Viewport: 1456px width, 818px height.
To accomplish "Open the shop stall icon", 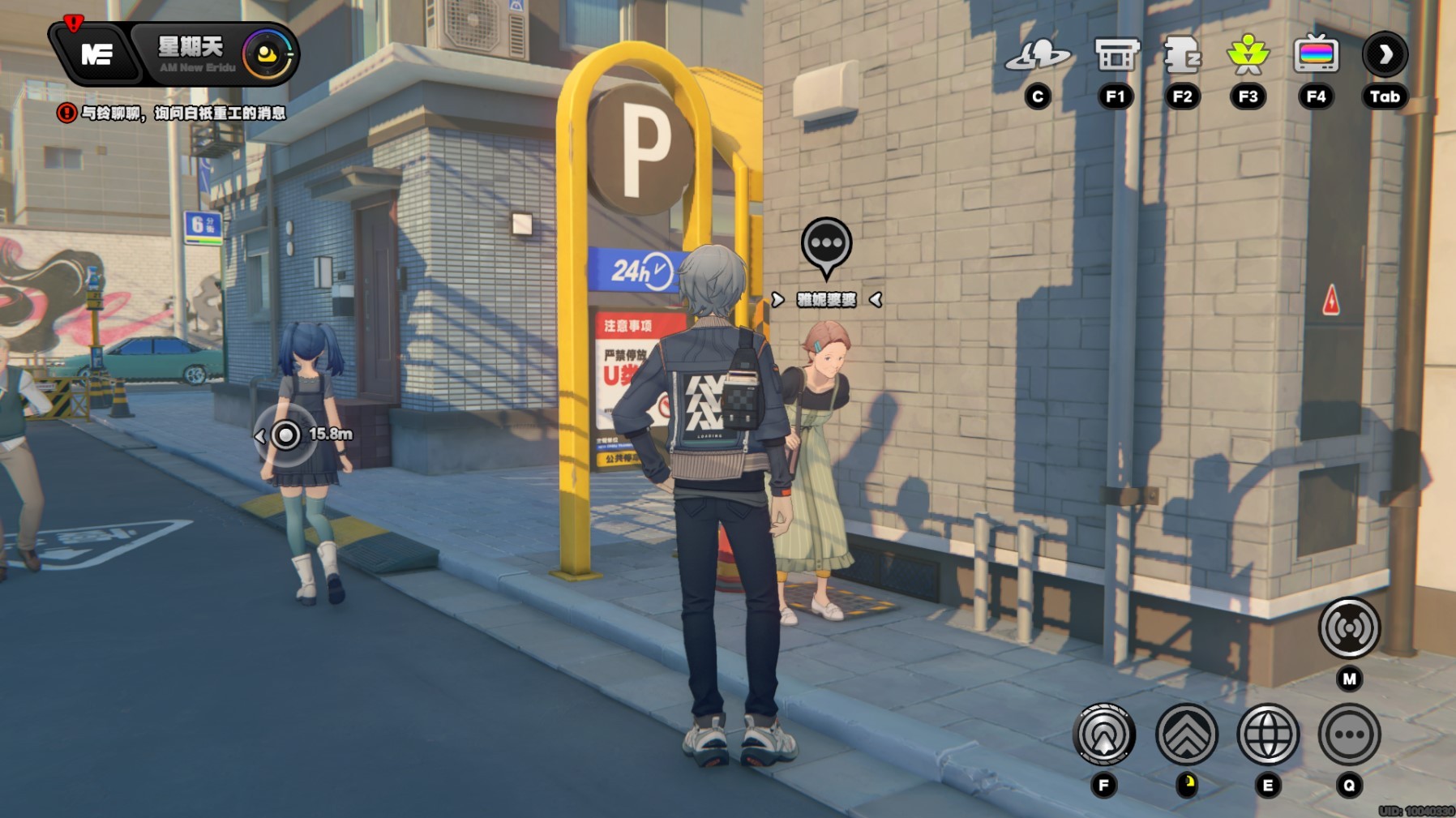I will click(x=1116, y=55).
